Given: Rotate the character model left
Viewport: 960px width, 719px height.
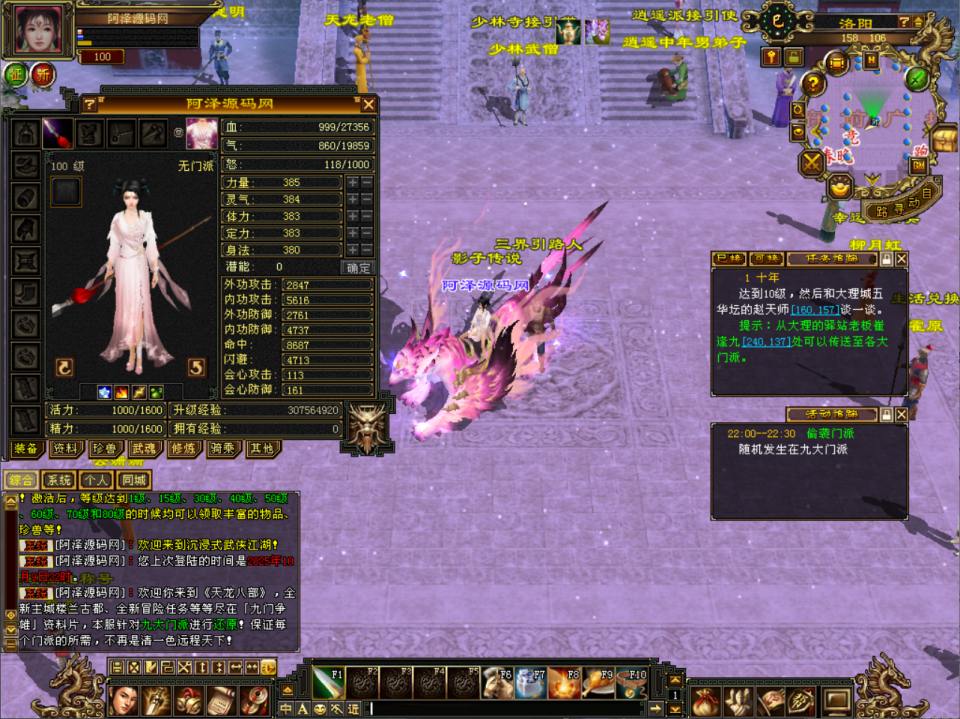Looking at the screenshot, I should 65,368.
